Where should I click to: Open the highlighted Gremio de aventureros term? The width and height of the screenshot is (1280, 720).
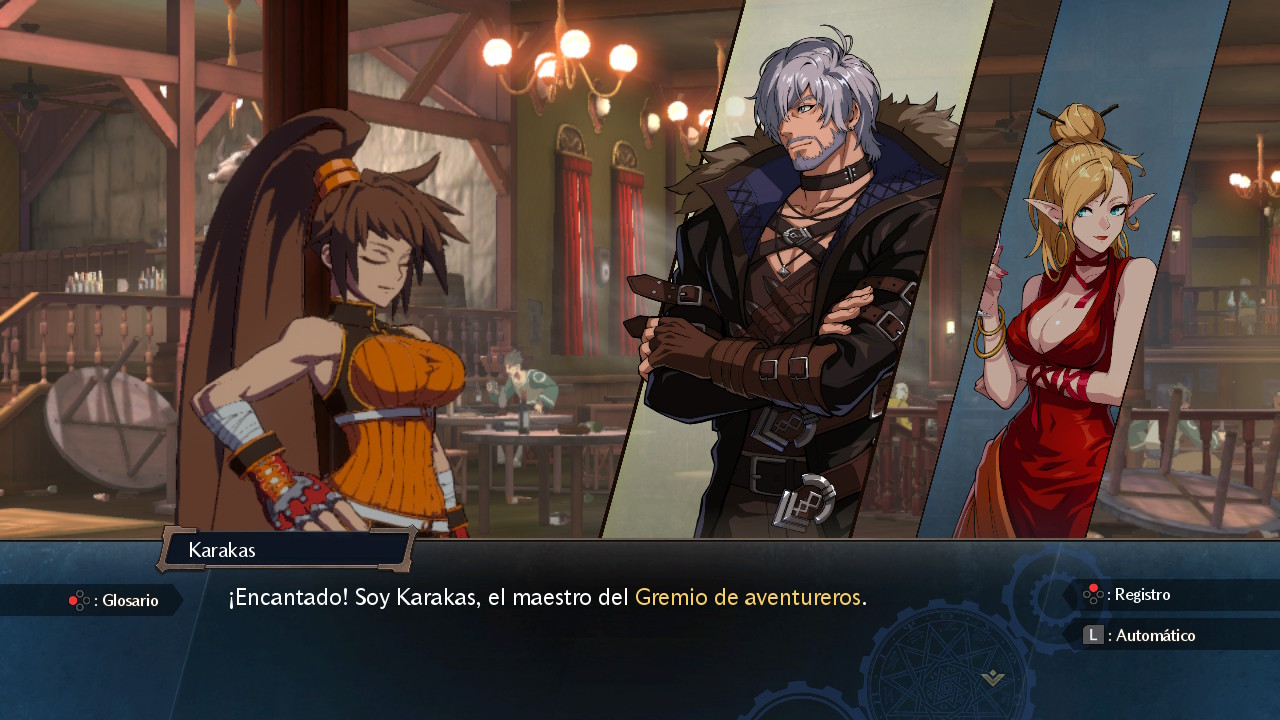(x=748, y=598)
